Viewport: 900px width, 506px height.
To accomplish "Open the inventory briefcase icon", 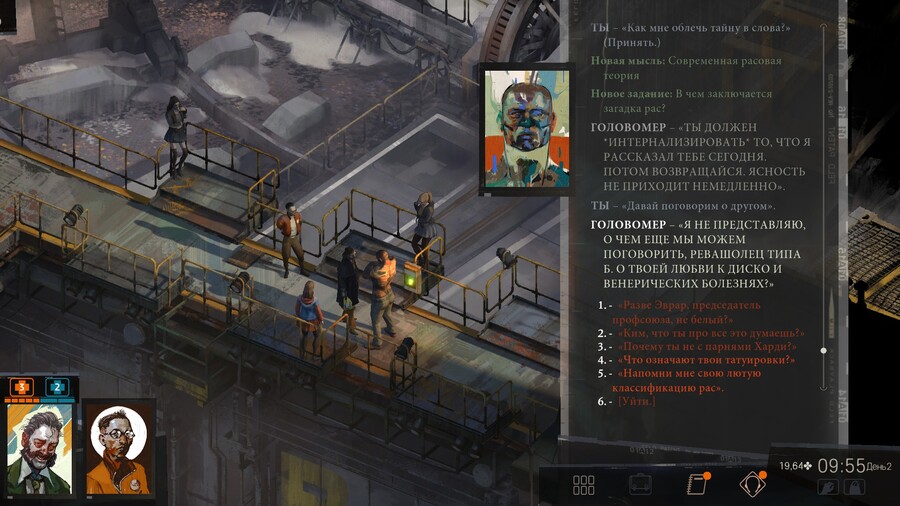I will click(x=640, y=485).
